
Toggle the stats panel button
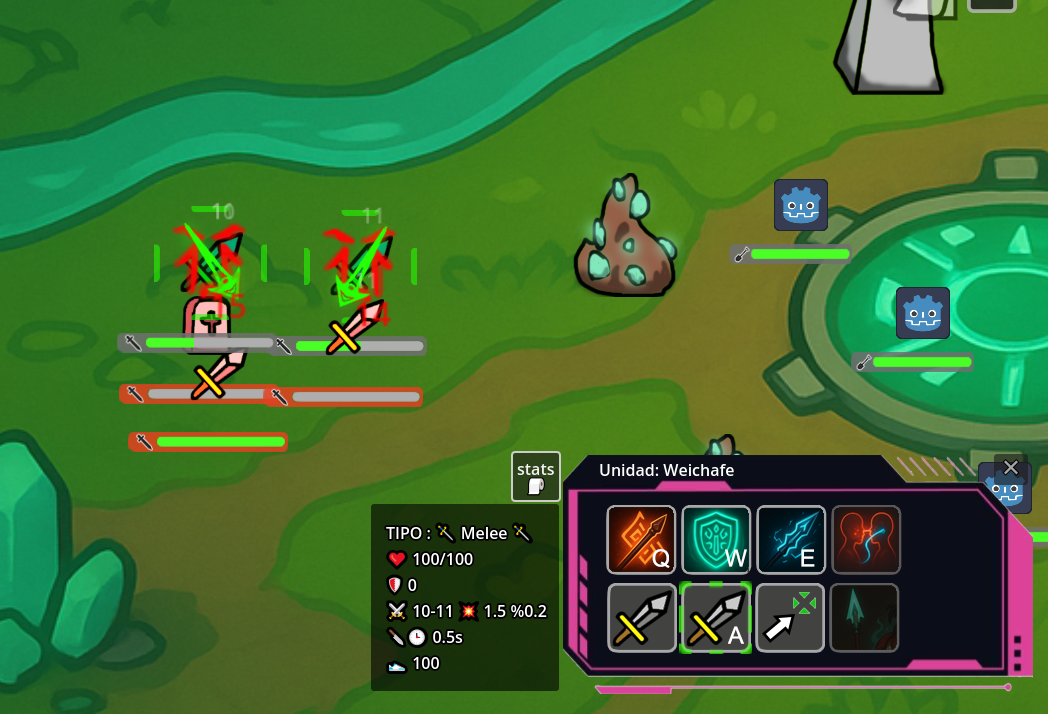pyautogui.click(x=536, y=476)
